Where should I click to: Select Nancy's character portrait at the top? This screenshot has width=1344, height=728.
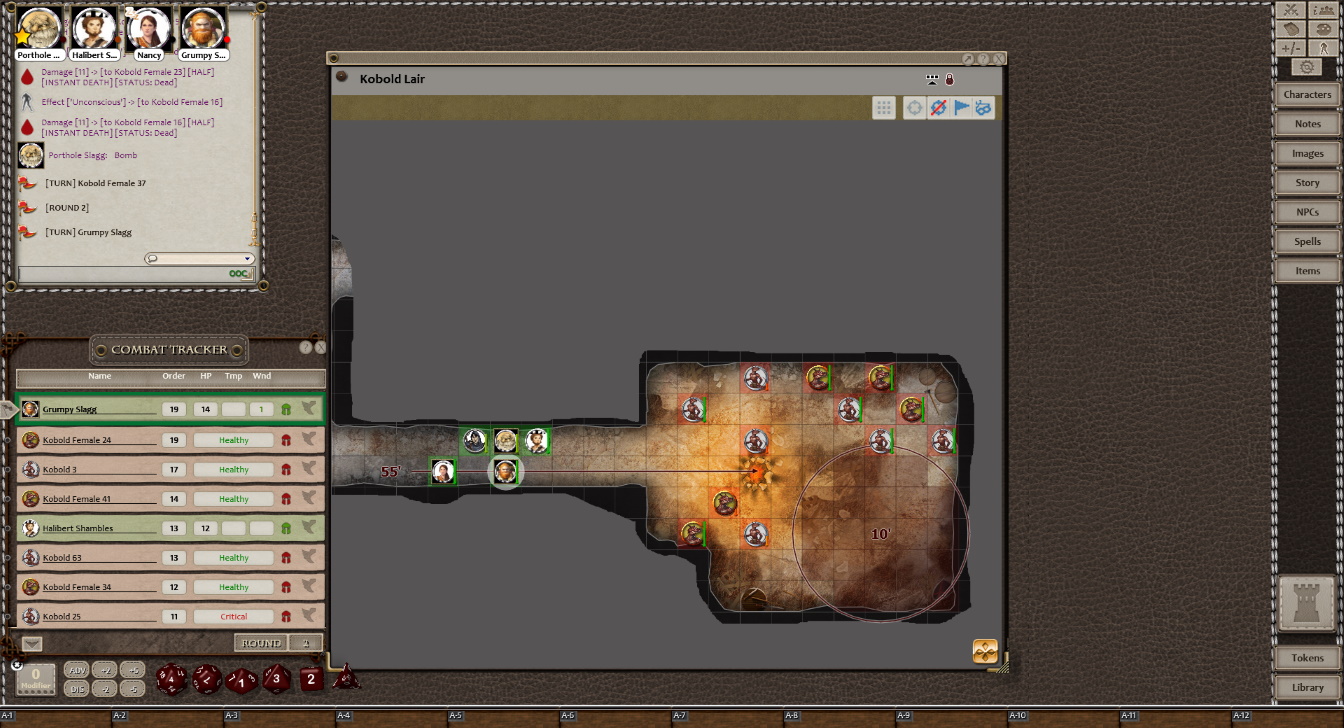[x=148, y=27]
